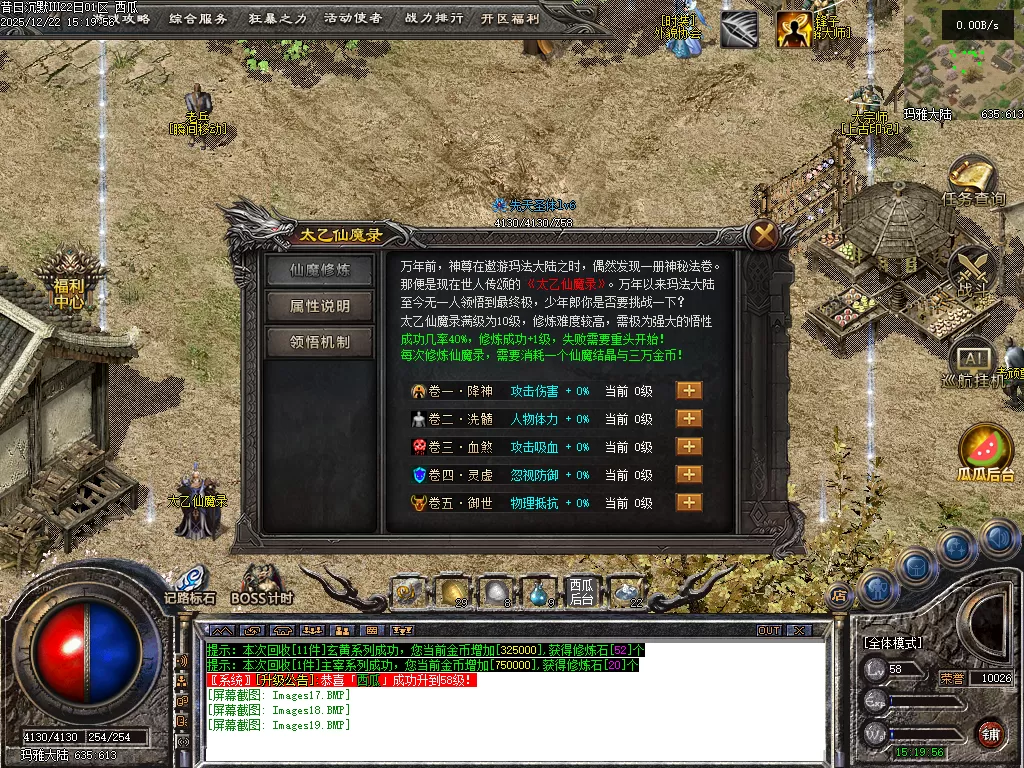Open the BOSS计时 timer icon

(262, 582)
